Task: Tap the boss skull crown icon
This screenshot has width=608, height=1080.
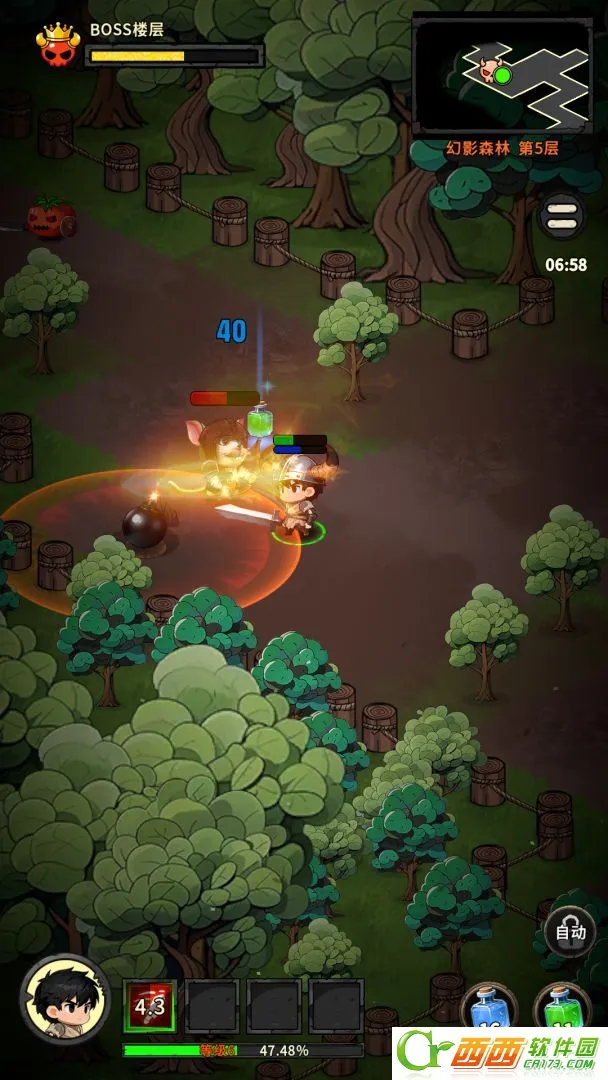Action: [x=58, y=44]
